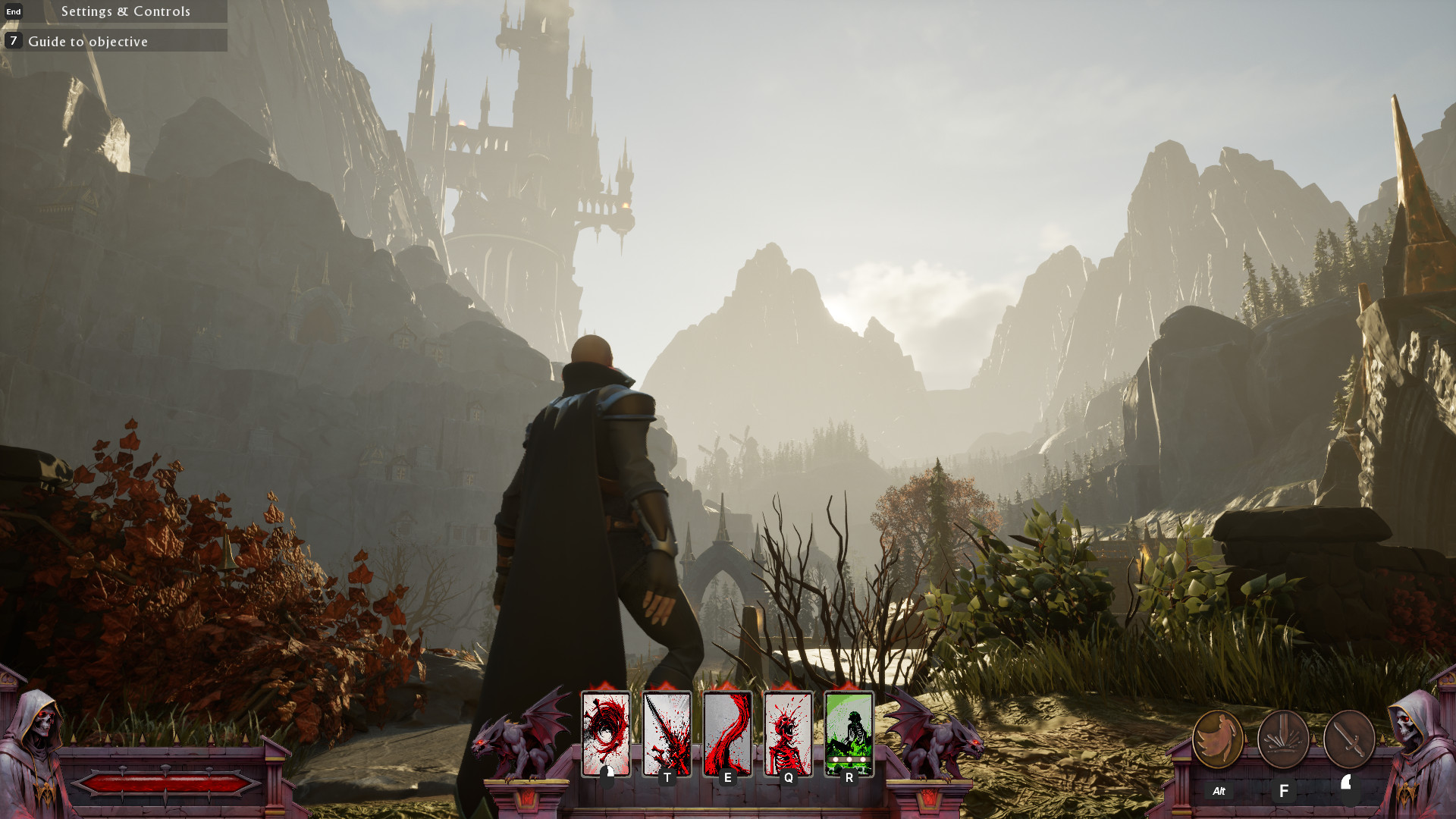Viewport: 1456px width, 819px height.
Task: Activate the red blood stream card
Action: (x=727, y=733)
